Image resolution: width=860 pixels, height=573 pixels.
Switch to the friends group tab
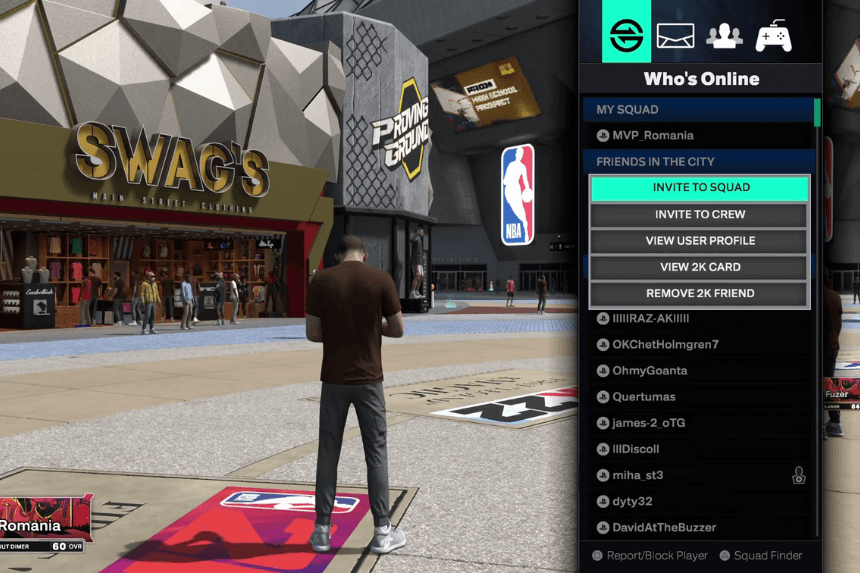[x=724, y=36]
